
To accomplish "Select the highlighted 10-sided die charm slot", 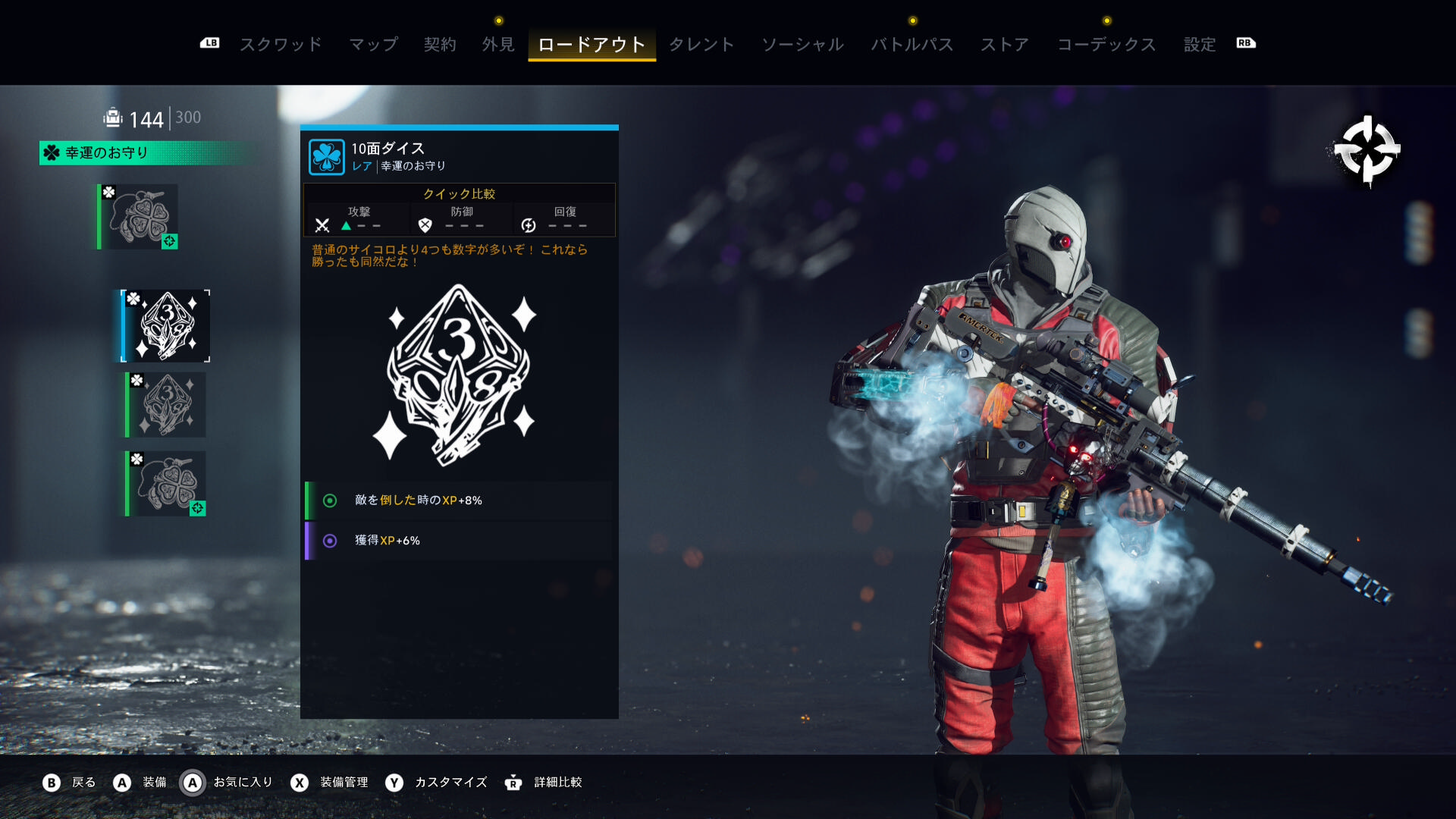I will point(166,326).
